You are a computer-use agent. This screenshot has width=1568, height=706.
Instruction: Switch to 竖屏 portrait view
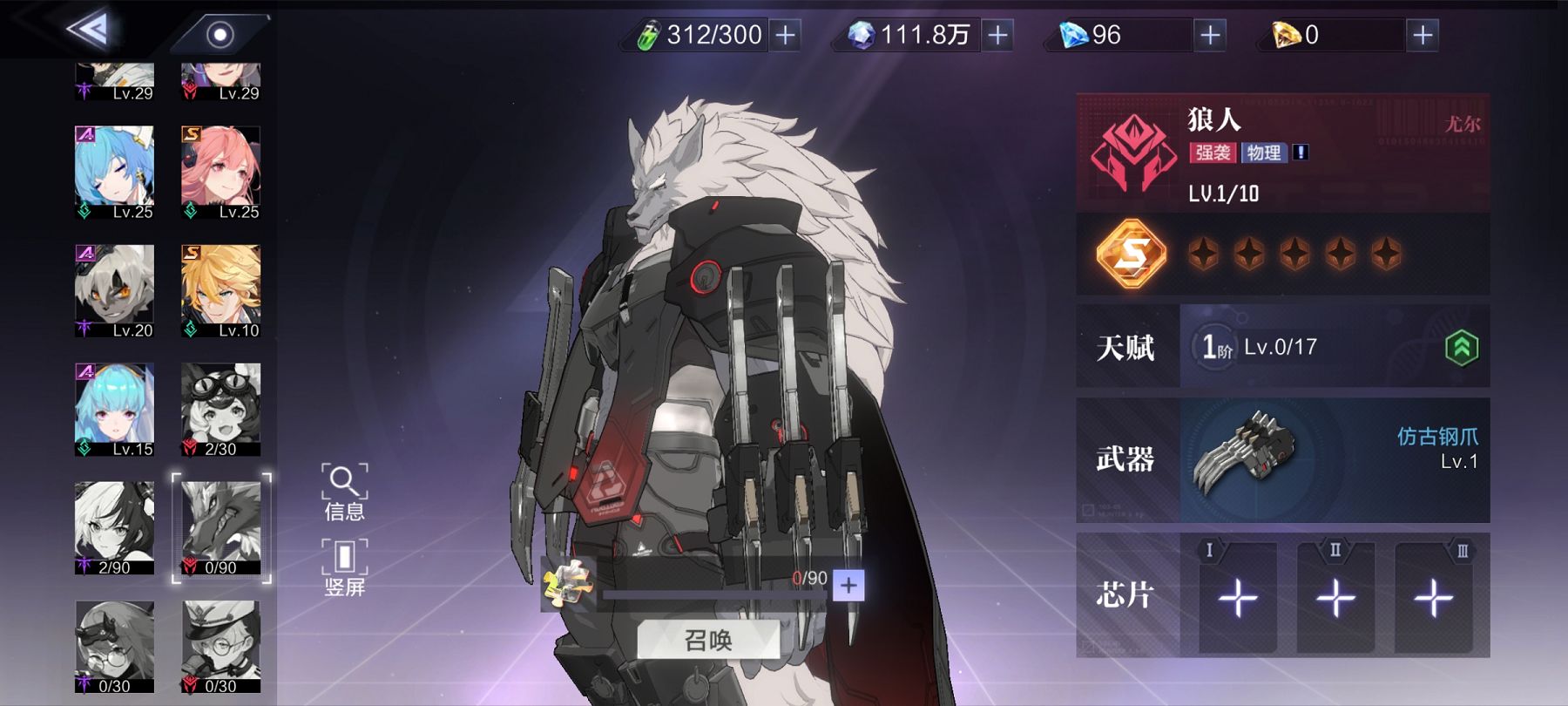(x=344, y=568)
